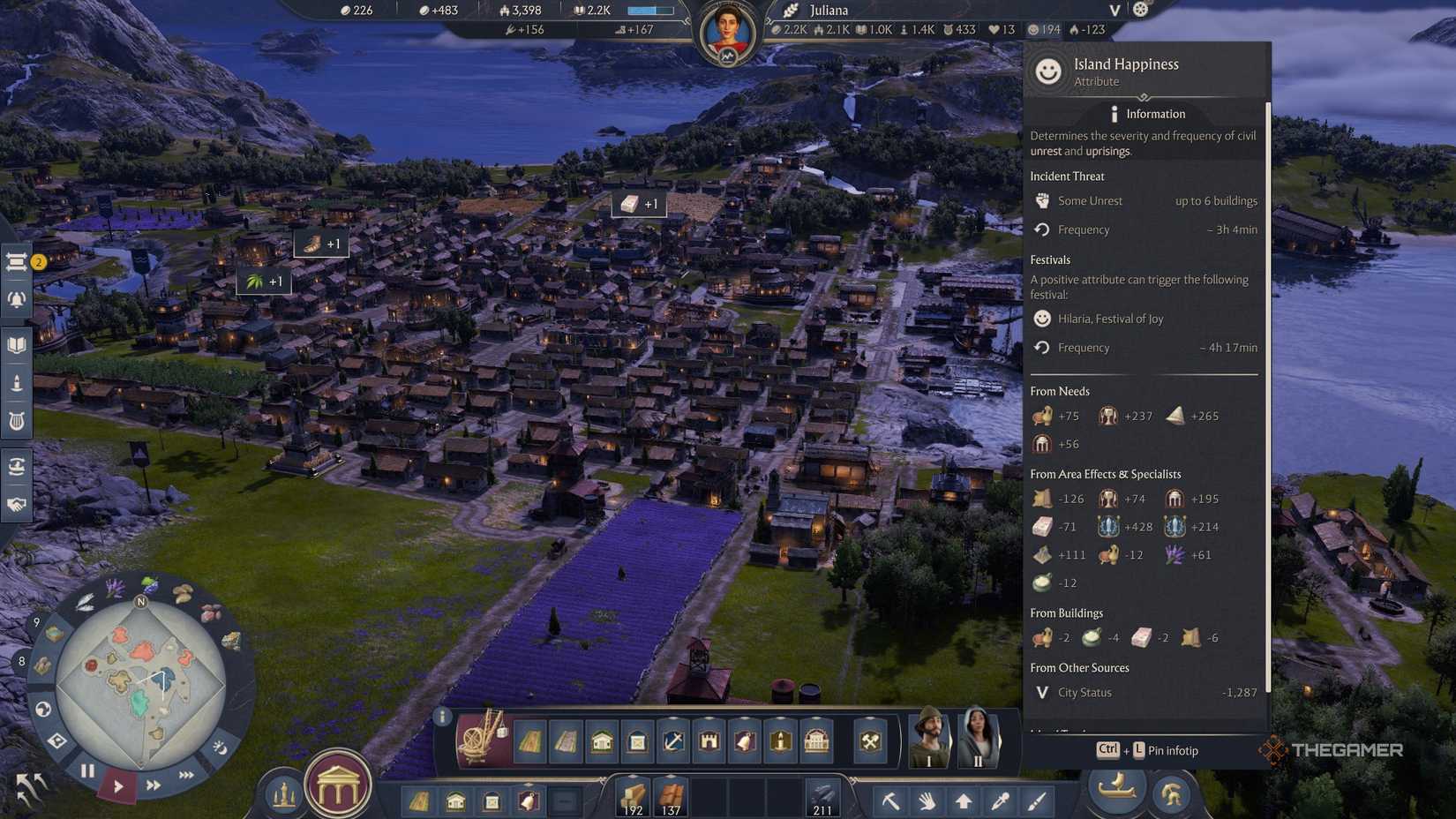Open City Status from Other Sources

point(1085,692)
